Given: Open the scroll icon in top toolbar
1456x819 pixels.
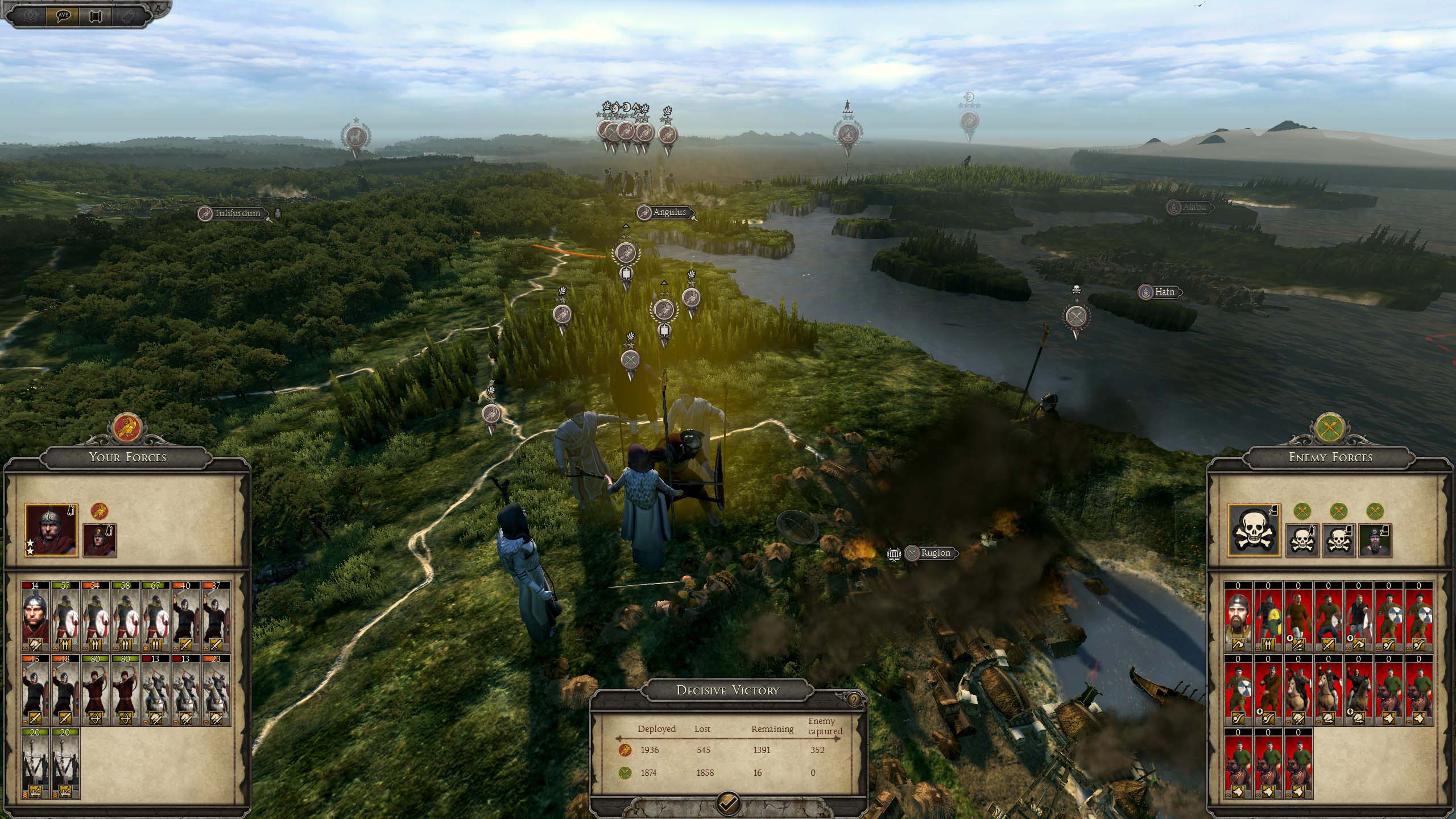Looking at the screenshot, I should pyautogui.click(x=95, y=16).
